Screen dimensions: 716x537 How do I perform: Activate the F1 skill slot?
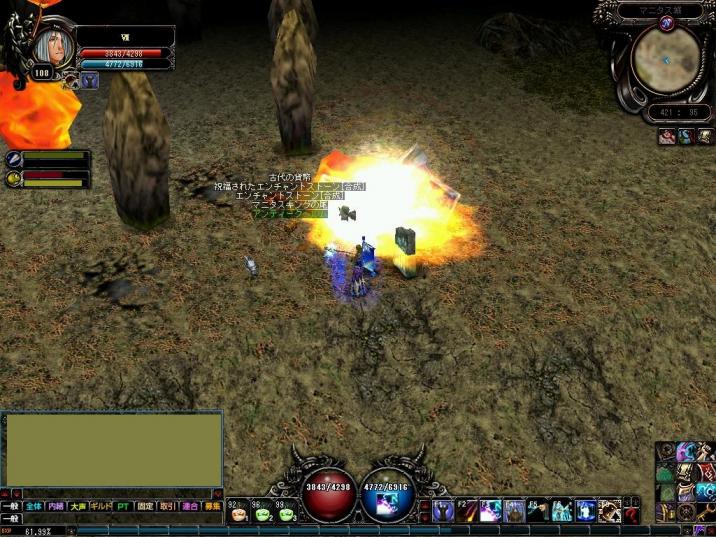coord(444,511)
